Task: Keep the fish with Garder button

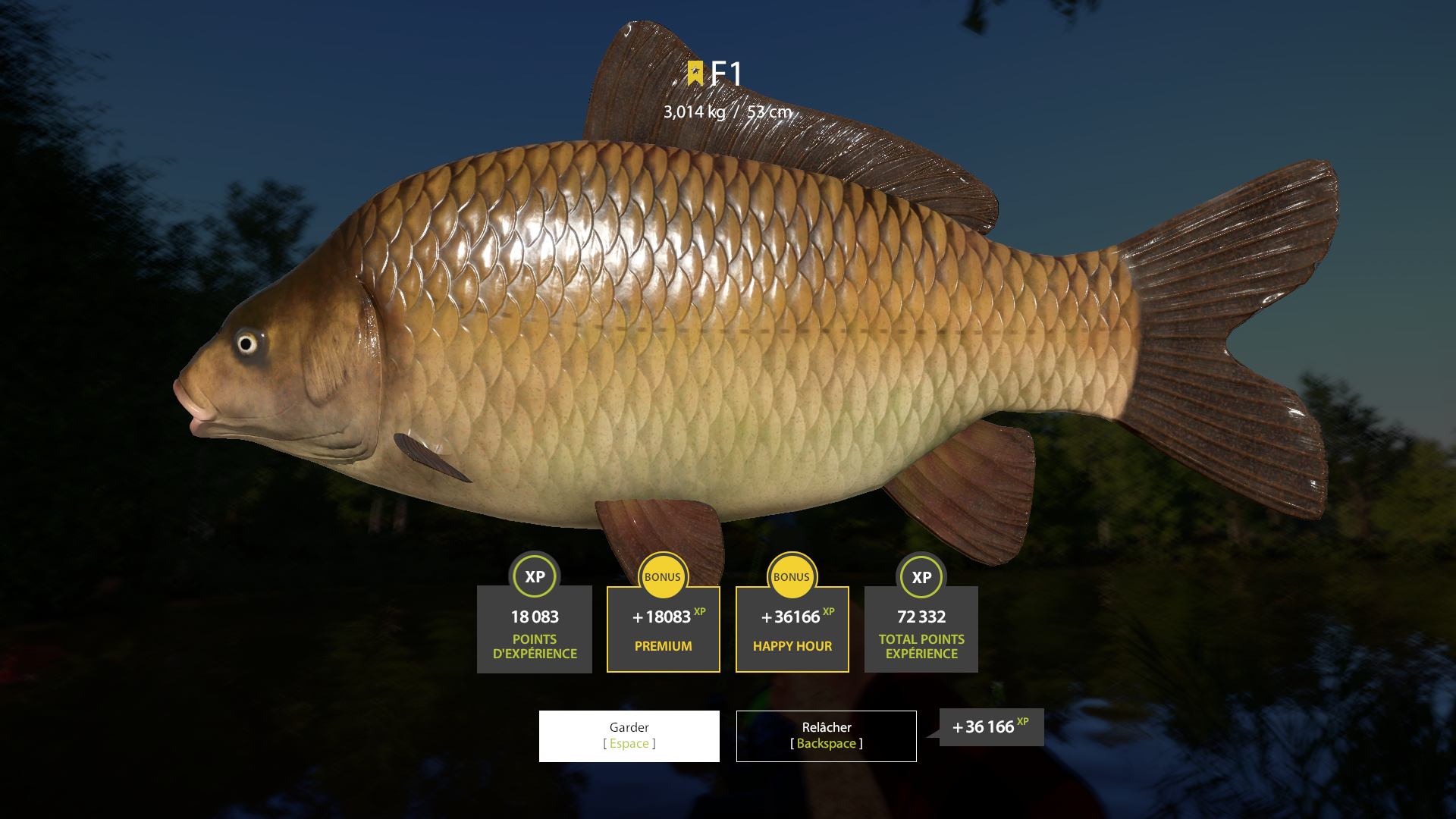Action: [x=629, y=736]
